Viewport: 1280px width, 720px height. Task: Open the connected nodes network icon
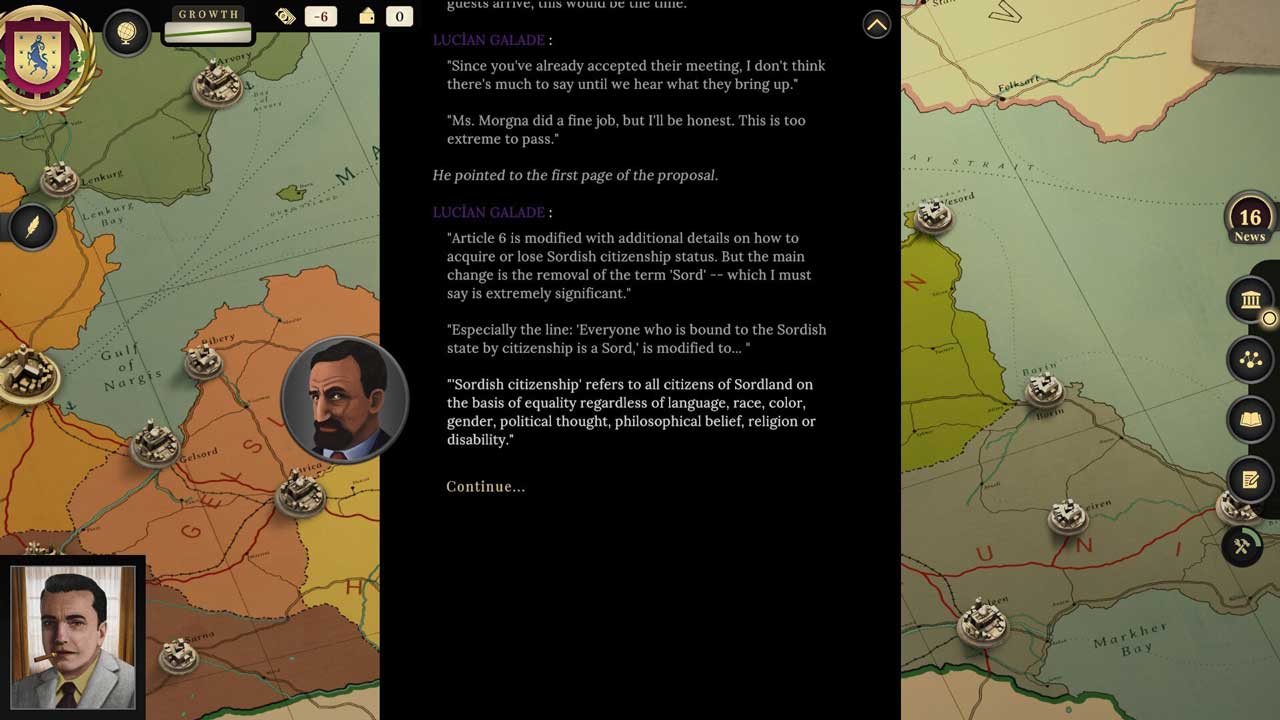(x=1250, y=360)
